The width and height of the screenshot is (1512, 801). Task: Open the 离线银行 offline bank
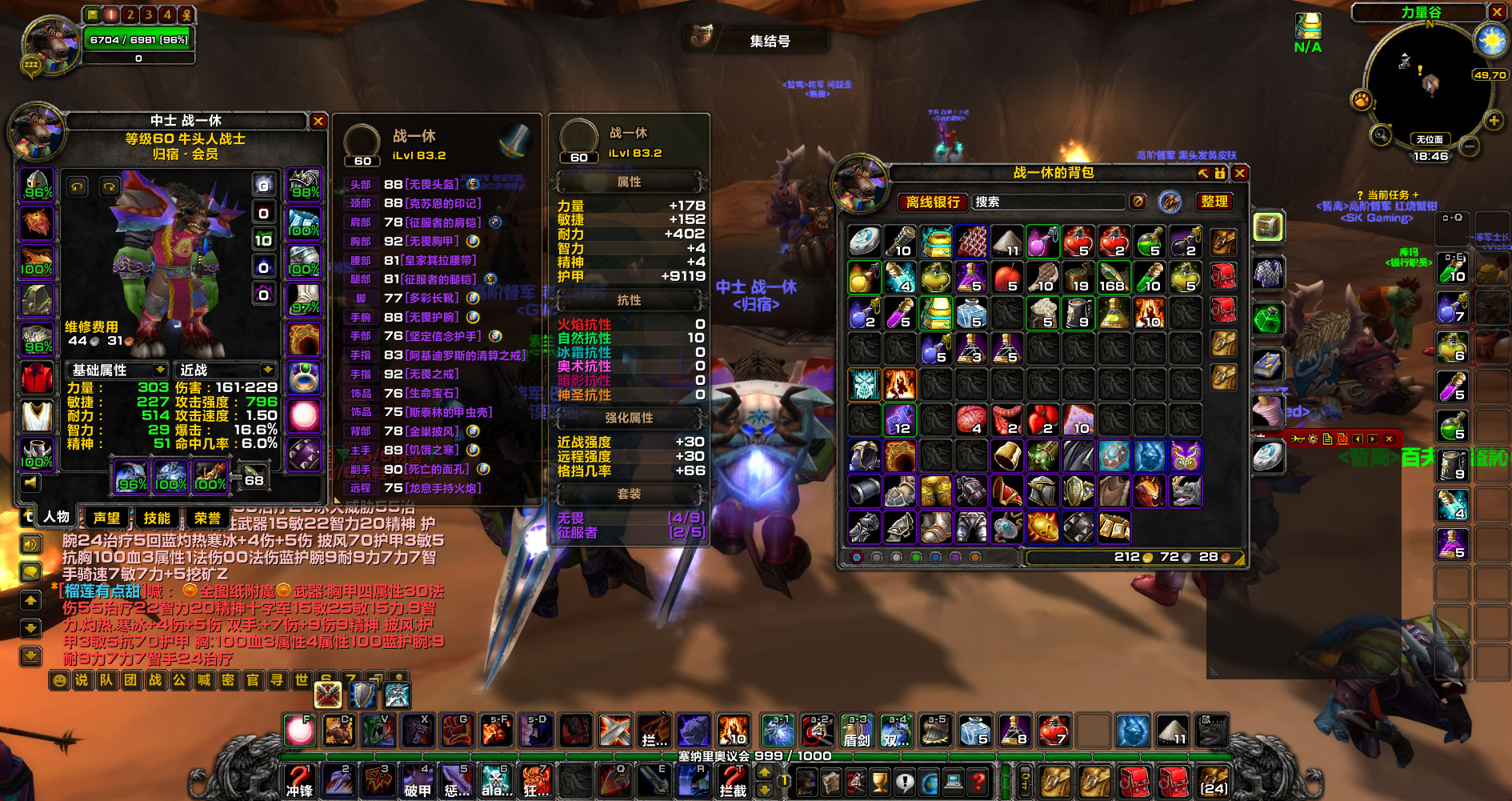pyautogui.click(x=933, y=202)
